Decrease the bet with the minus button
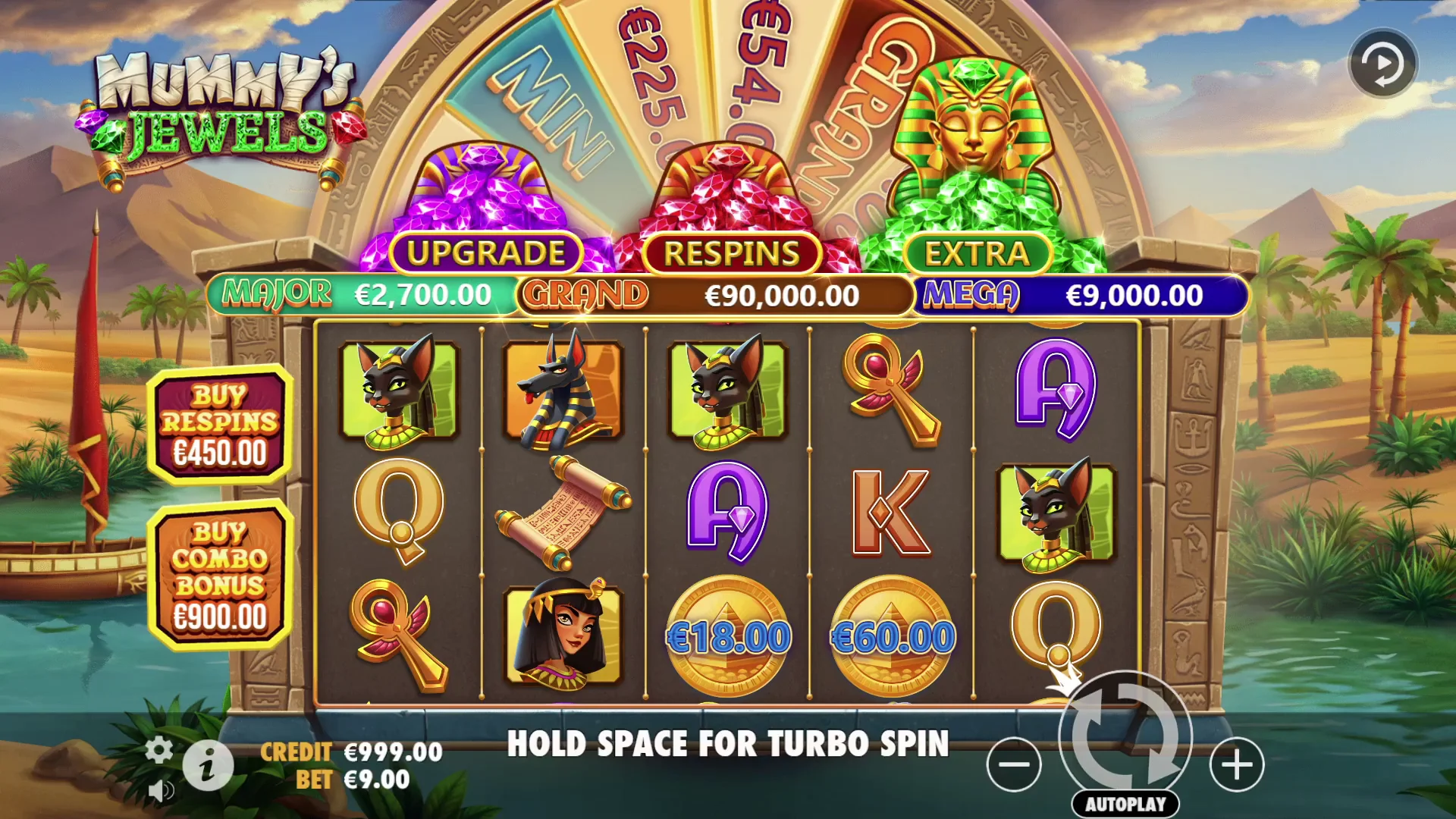Image resolution: width=1456 pixels, height=819 pixels. 1014,764
